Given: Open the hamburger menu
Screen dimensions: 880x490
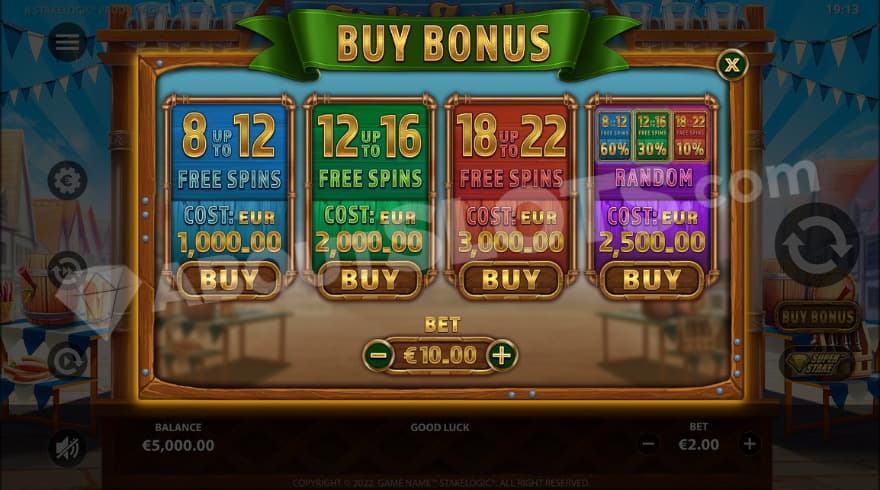Looking at the screenshot, I should (x=67, y=42).
